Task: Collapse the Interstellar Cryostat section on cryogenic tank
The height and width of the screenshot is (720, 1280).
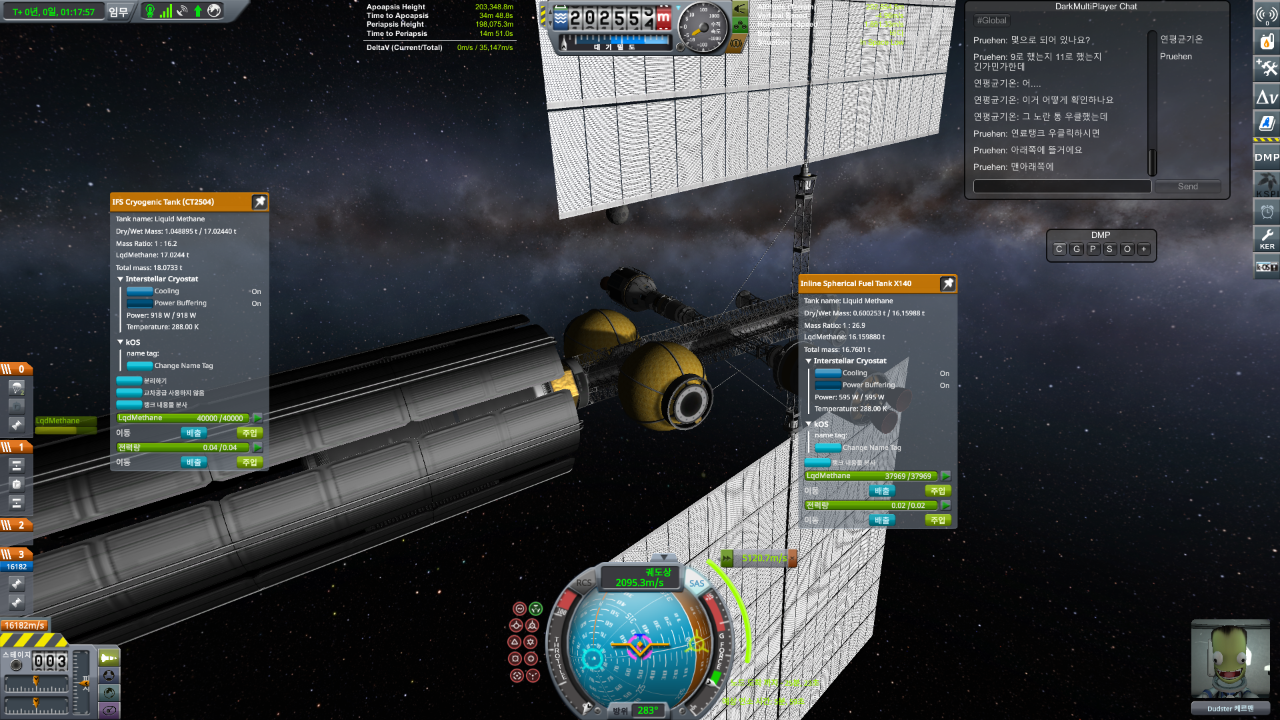Action: pyautogui.click(x=120, y=279)
